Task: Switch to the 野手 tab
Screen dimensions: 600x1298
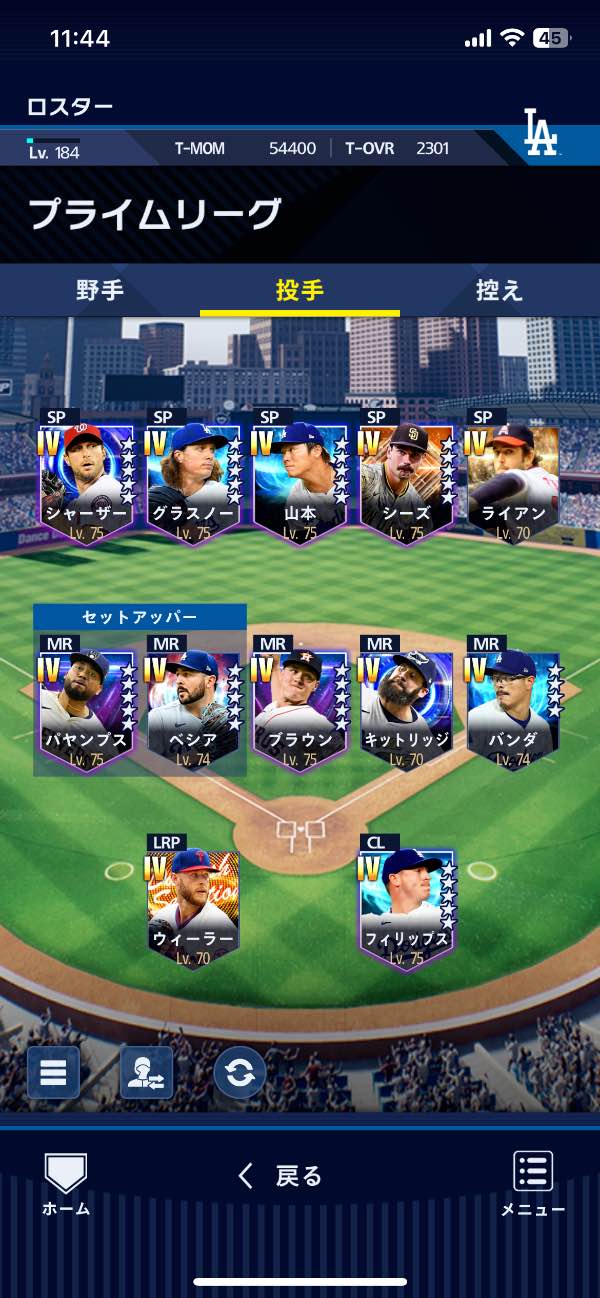Action: [x=100, y=291]
